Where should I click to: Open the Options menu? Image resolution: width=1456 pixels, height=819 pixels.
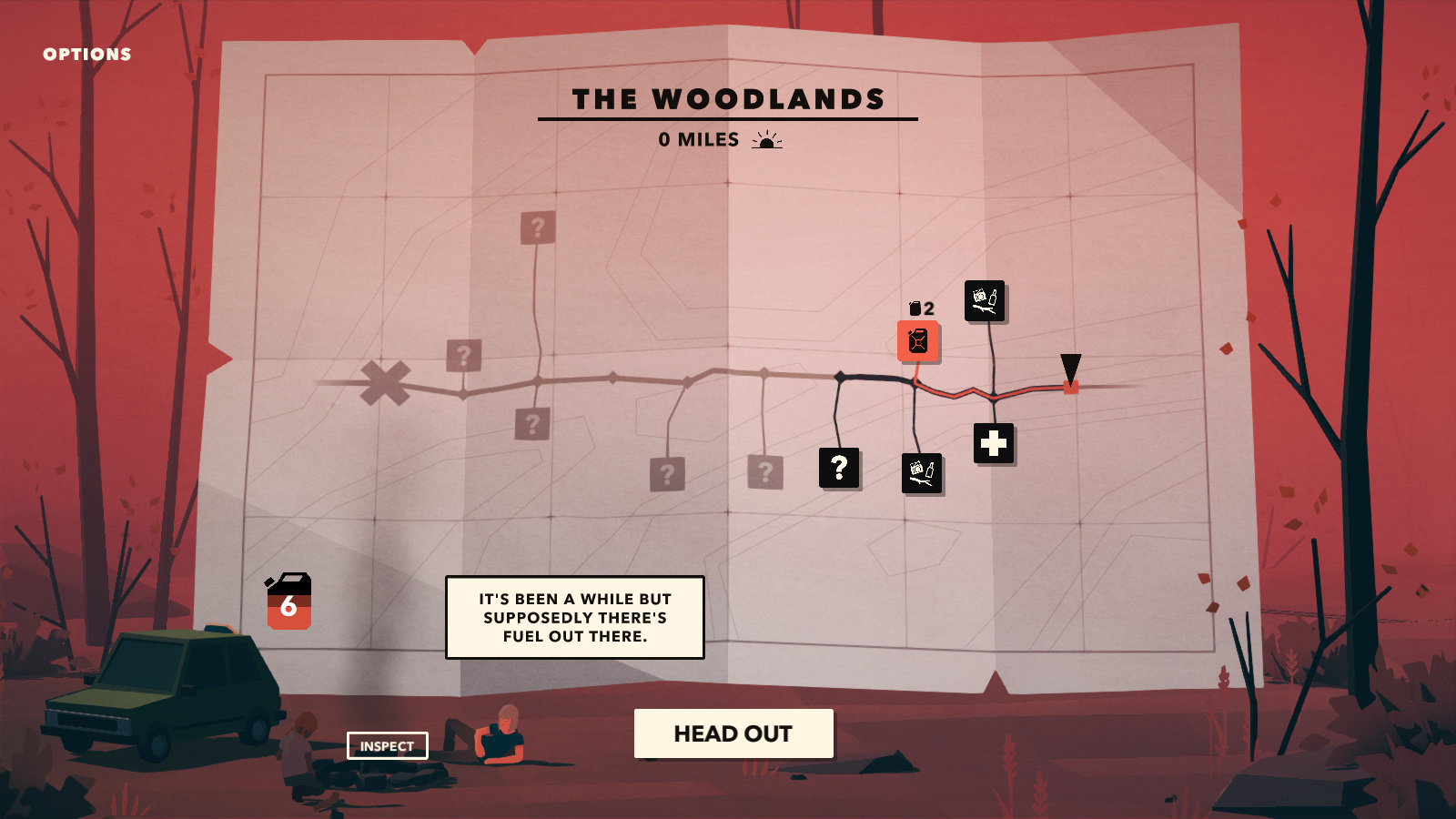coord(87,55)
